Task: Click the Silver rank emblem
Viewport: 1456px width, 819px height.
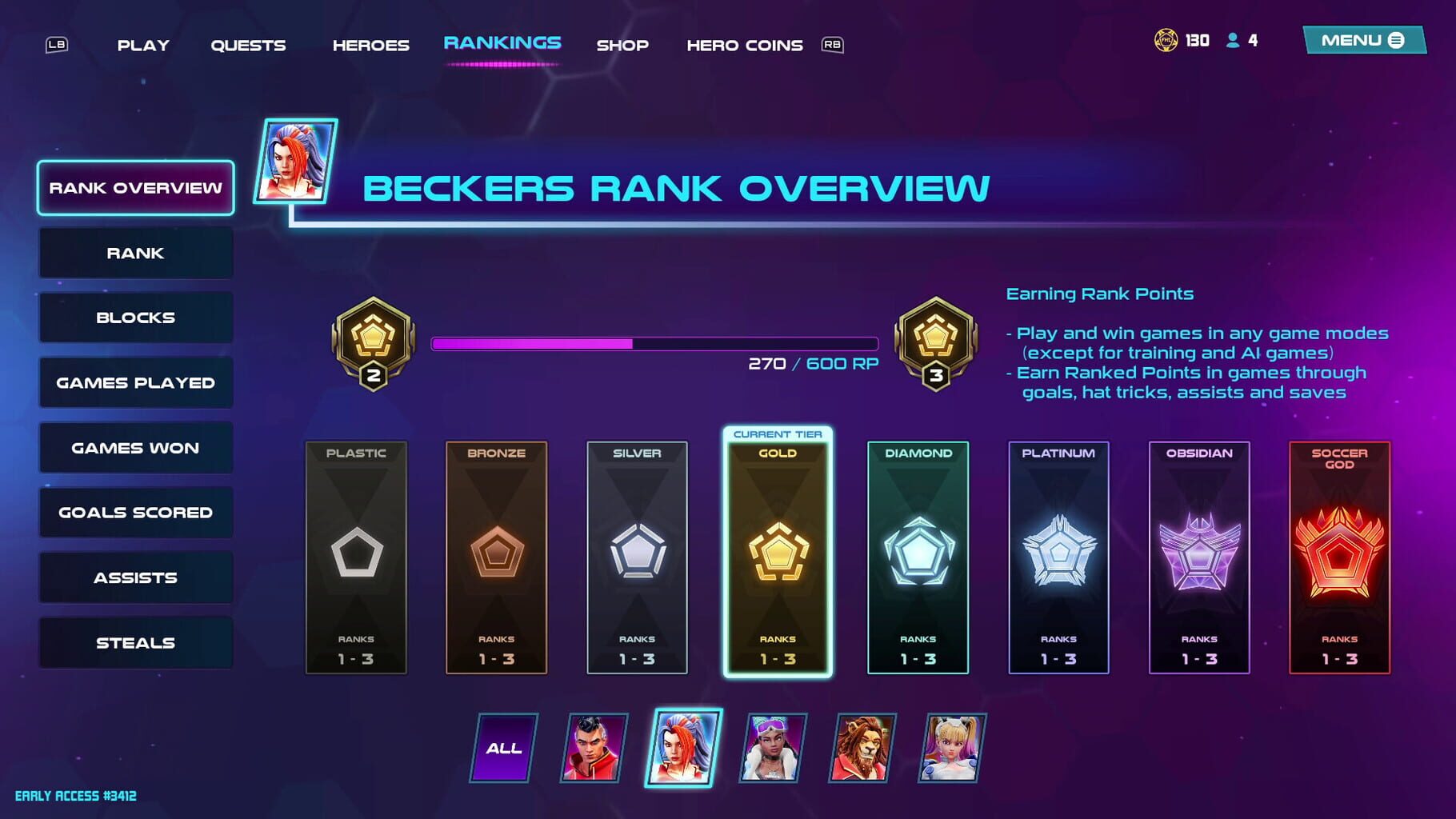Action: [637, 552]
